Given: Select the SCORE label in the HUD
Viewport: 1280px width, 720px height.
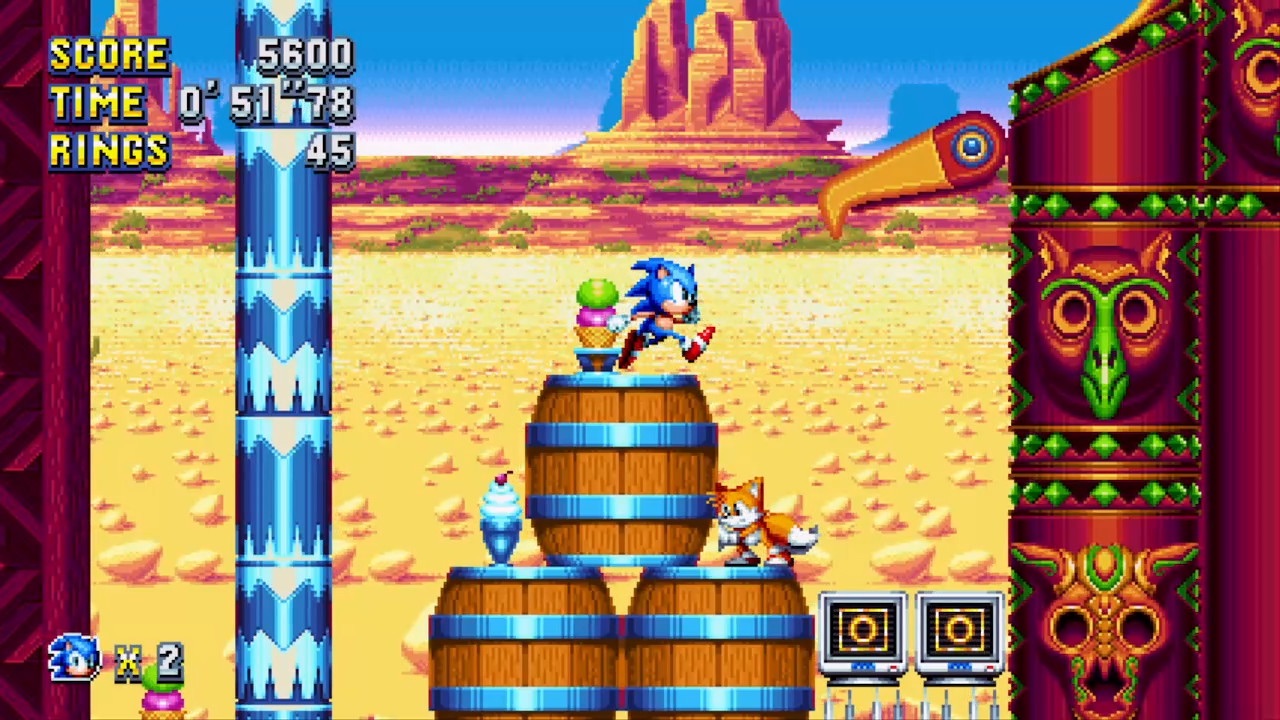Looking at the screenshot, I should tap(110, 55).
